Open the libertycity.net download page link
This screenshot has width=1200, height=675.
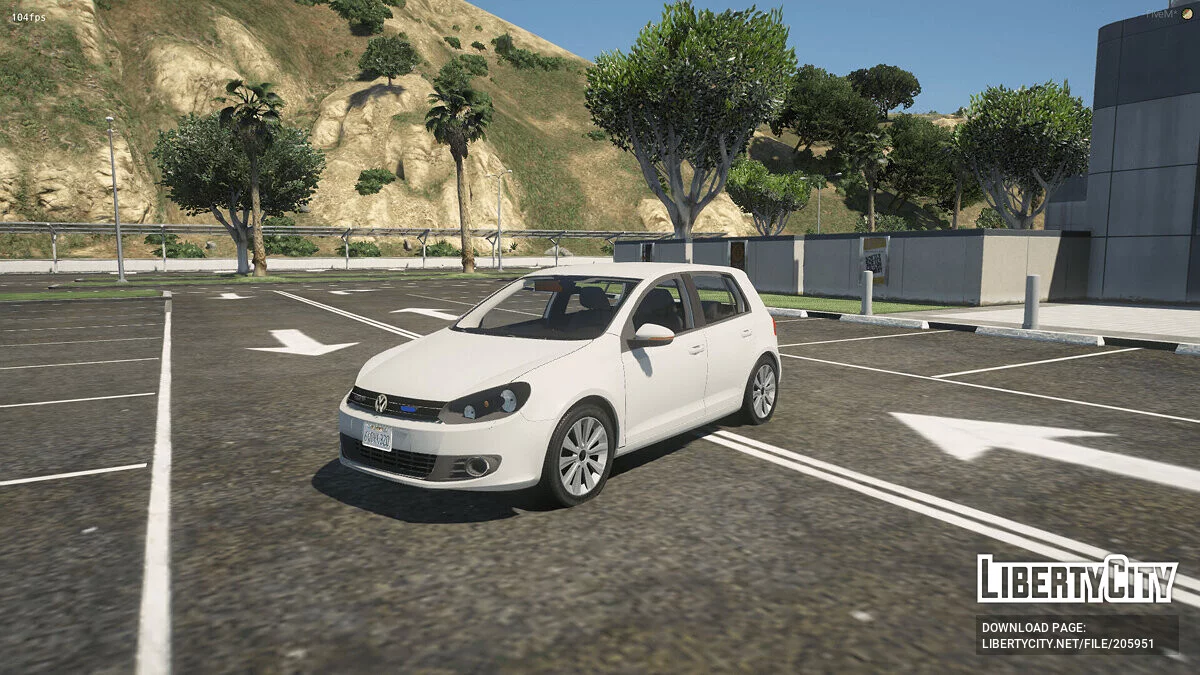click(x=1067, y=643)
